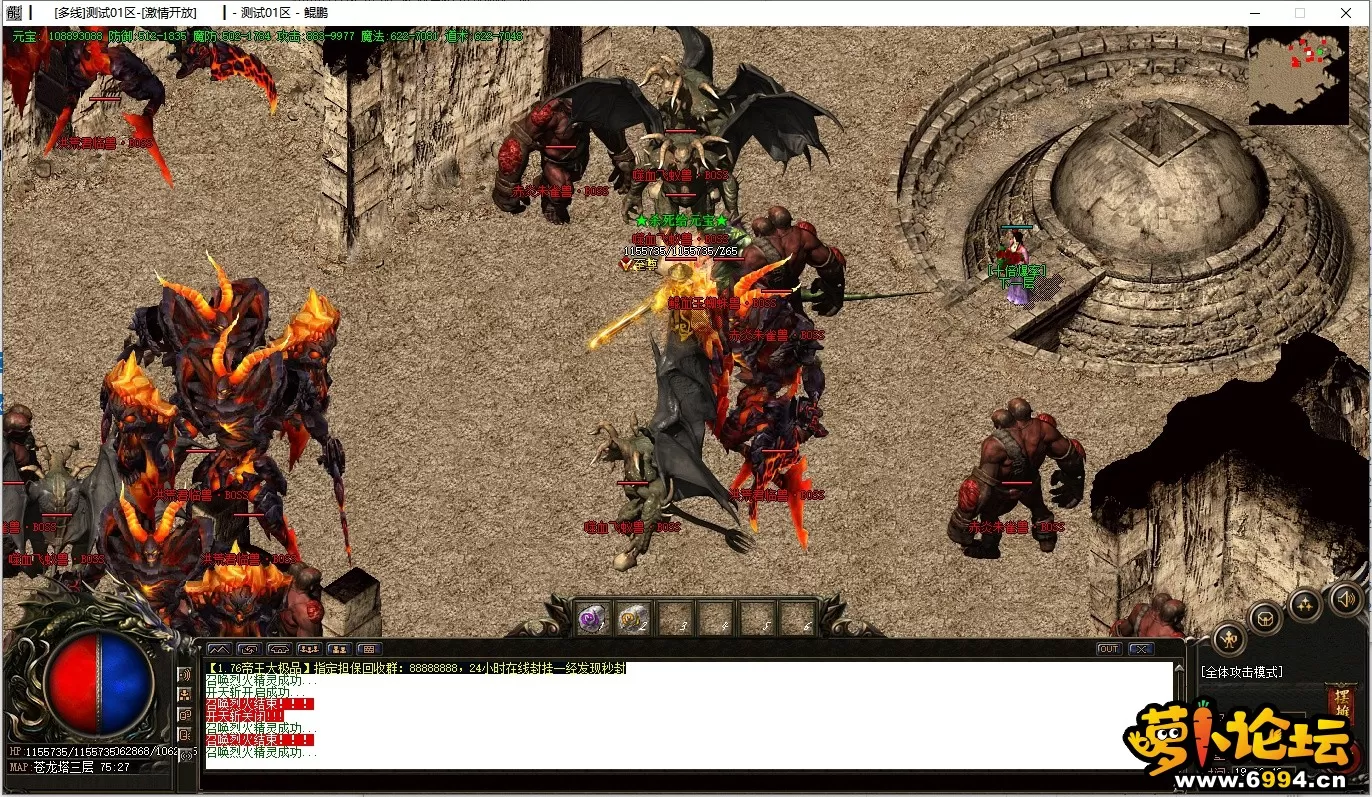Toggle sound with the speaker icon
Screen dimensions: 1372x797
point(1346,600)
